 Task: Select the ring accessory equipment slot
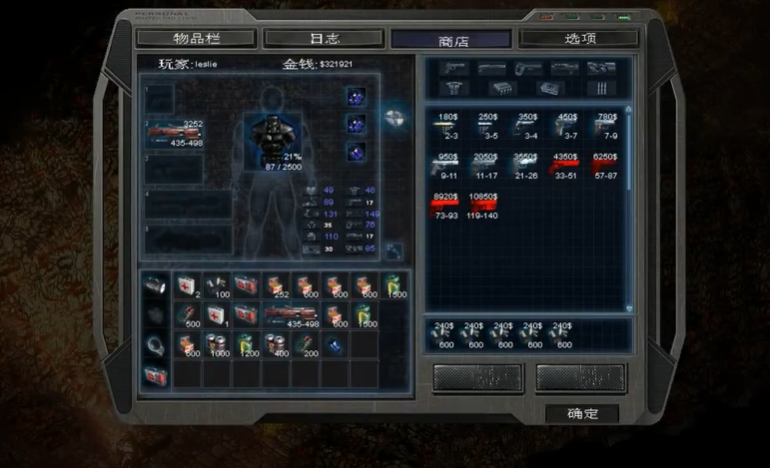coord(155,345)
